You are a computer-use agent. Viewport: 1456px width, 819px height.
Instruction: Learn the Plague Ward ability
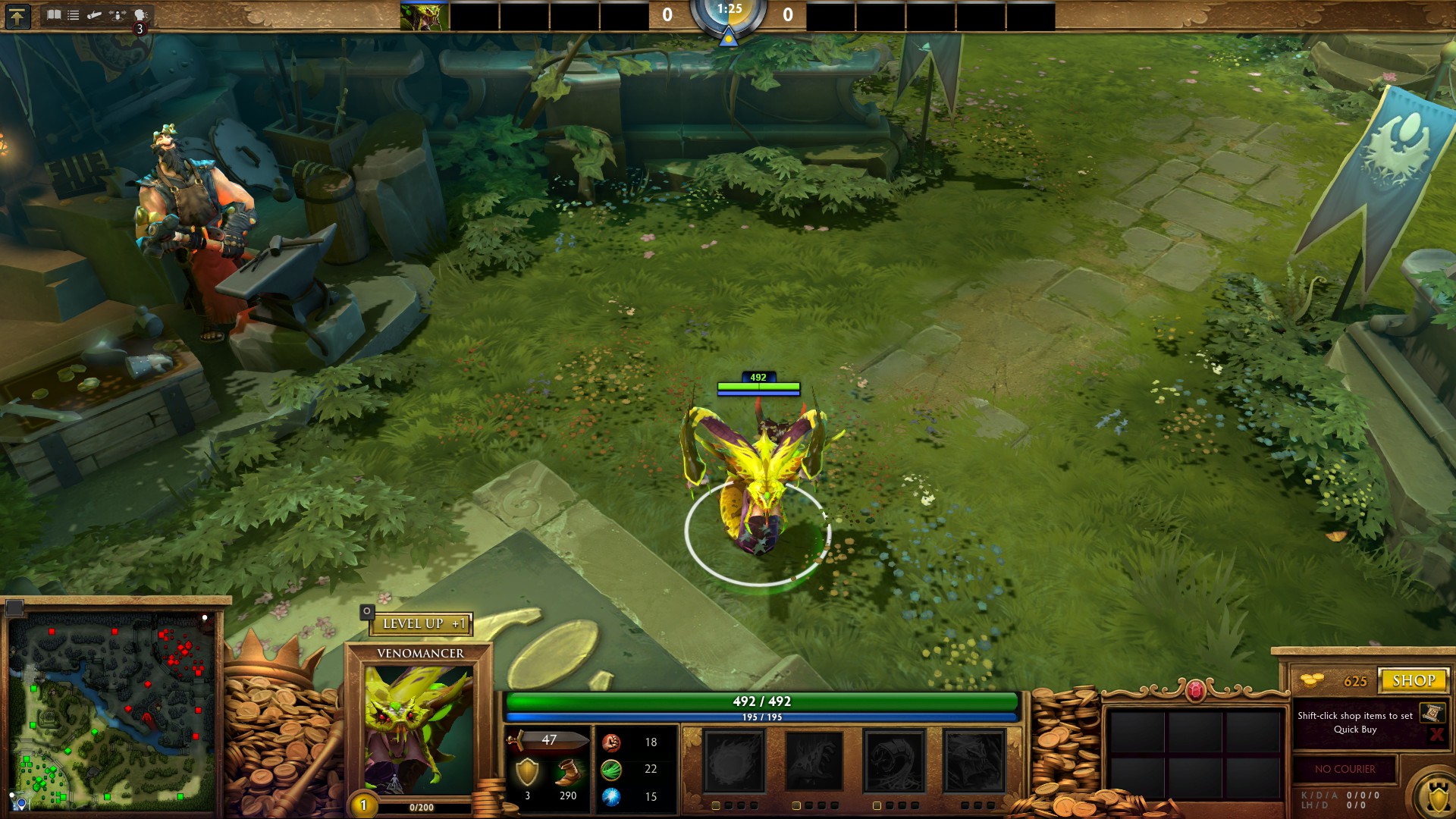(x=894, y=761)
